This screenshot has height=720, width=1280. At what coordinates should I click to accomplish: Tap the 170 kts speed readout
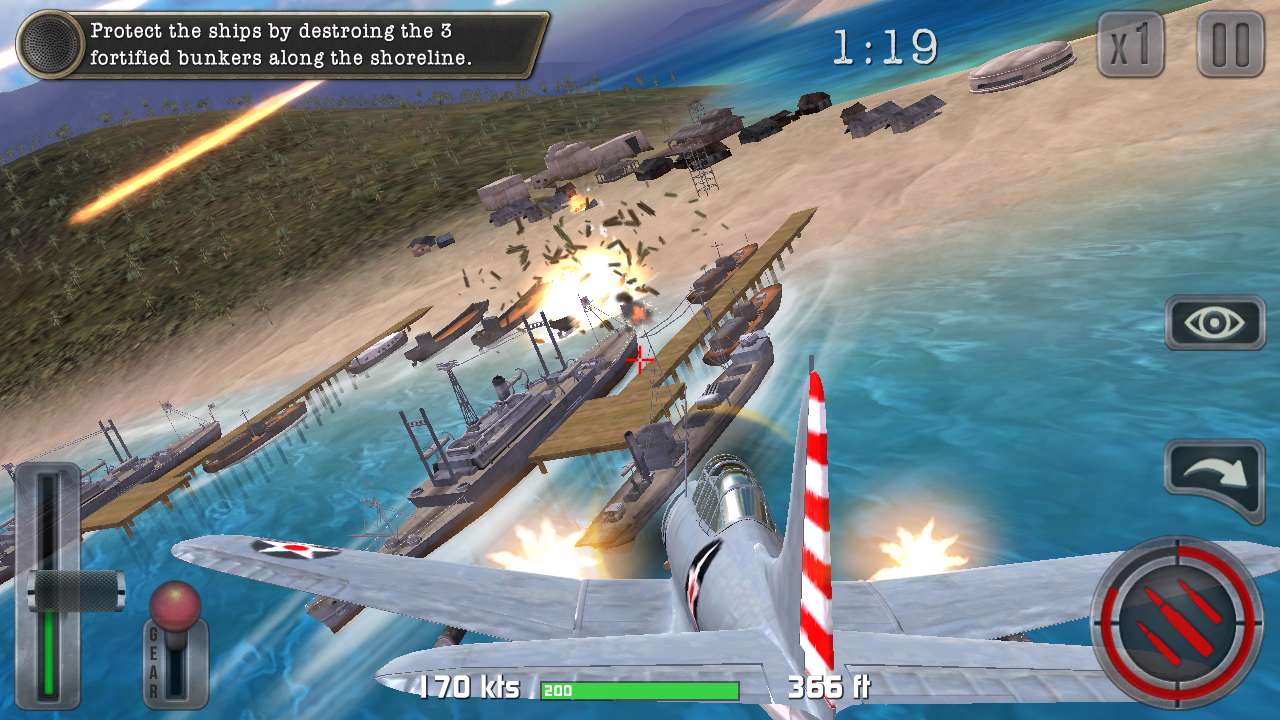tap(468, 688)
